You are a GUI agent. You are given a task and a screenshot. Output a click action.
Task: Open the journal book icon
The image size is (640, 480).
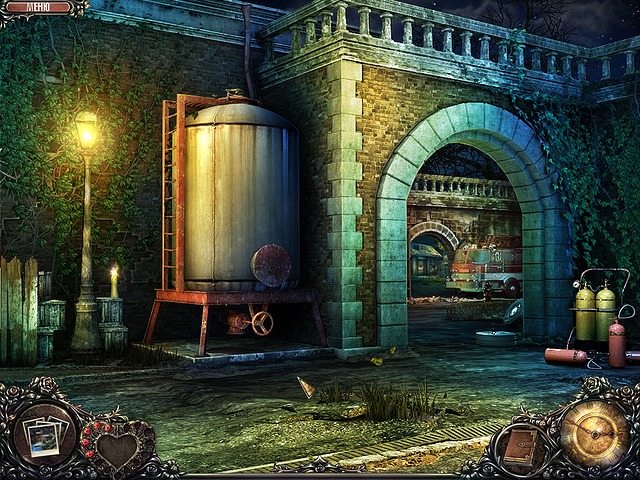coord(520,446)
